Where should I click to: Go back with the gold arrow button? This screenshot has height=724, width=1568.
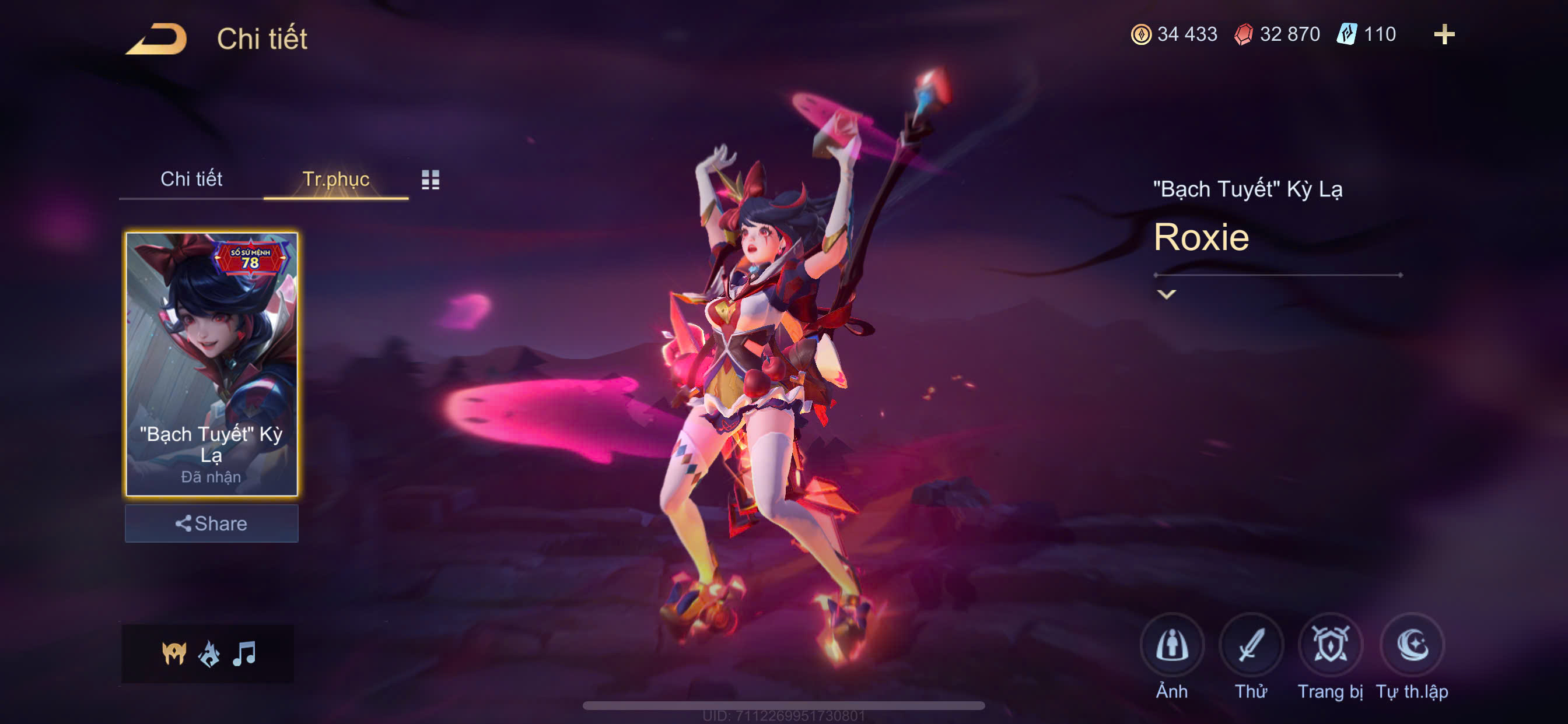pos(156,39)
